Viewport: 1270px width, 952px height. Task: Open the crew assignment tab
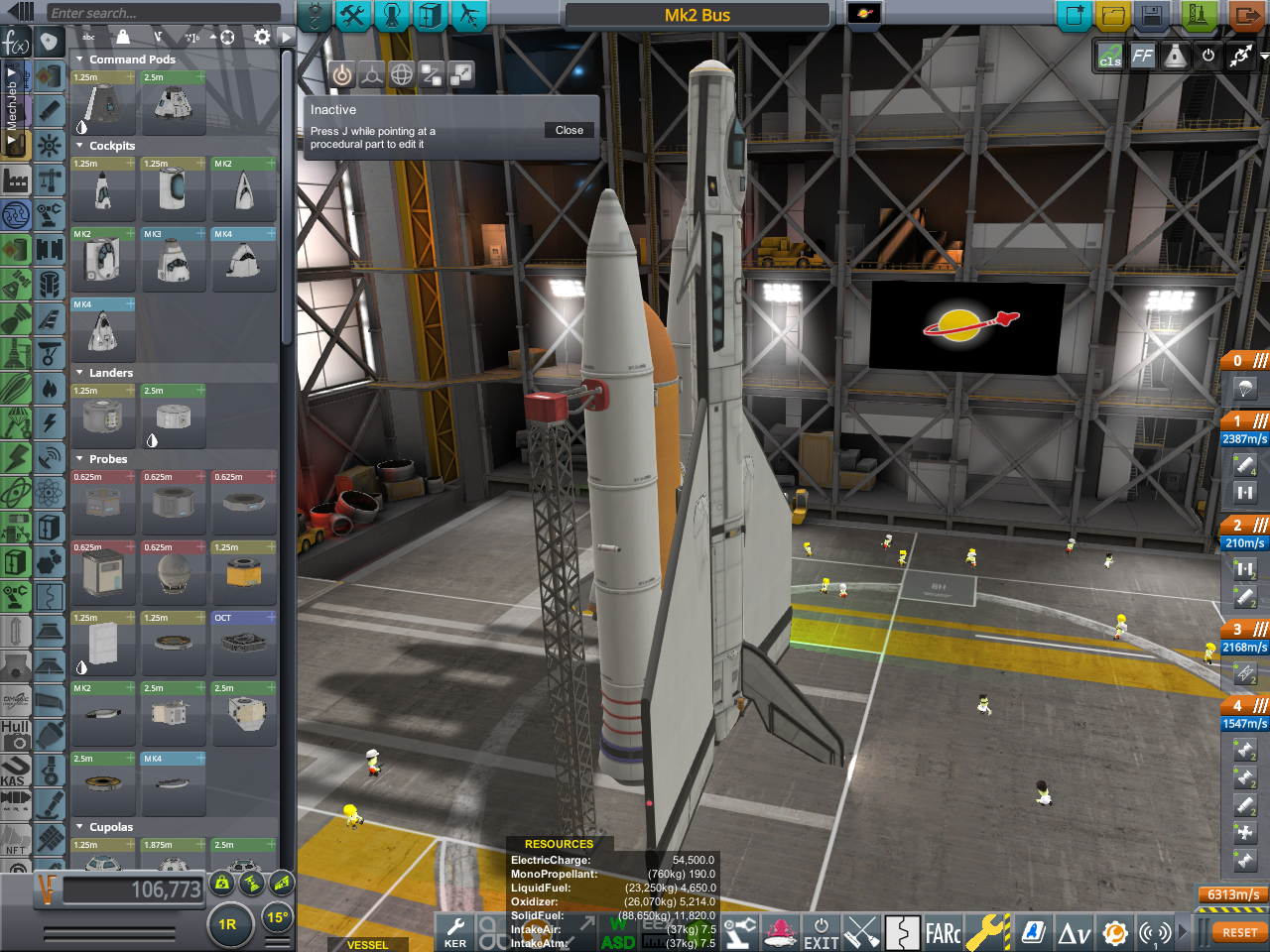392,16
